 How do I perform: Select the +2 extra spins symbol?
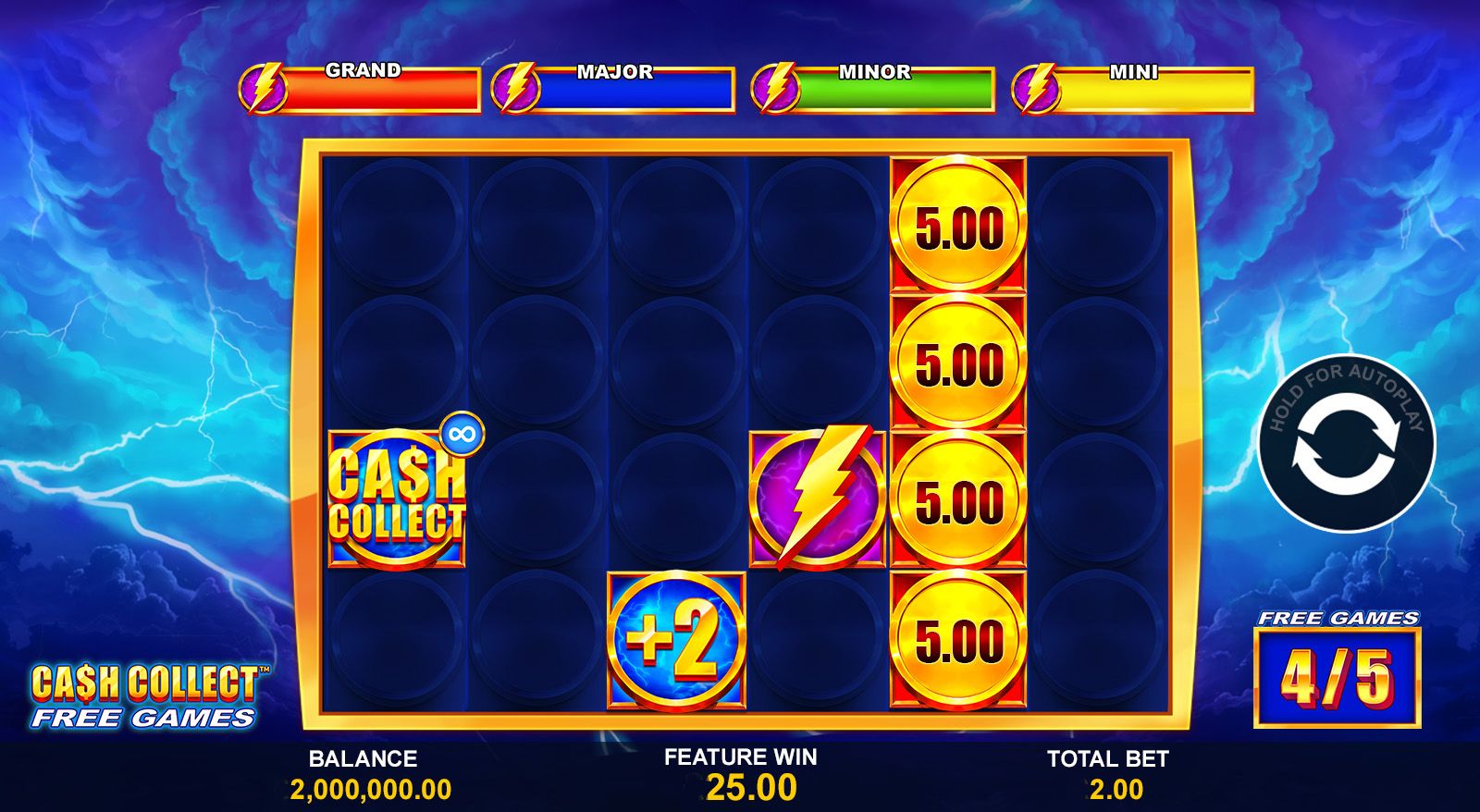tap(677, 638)
